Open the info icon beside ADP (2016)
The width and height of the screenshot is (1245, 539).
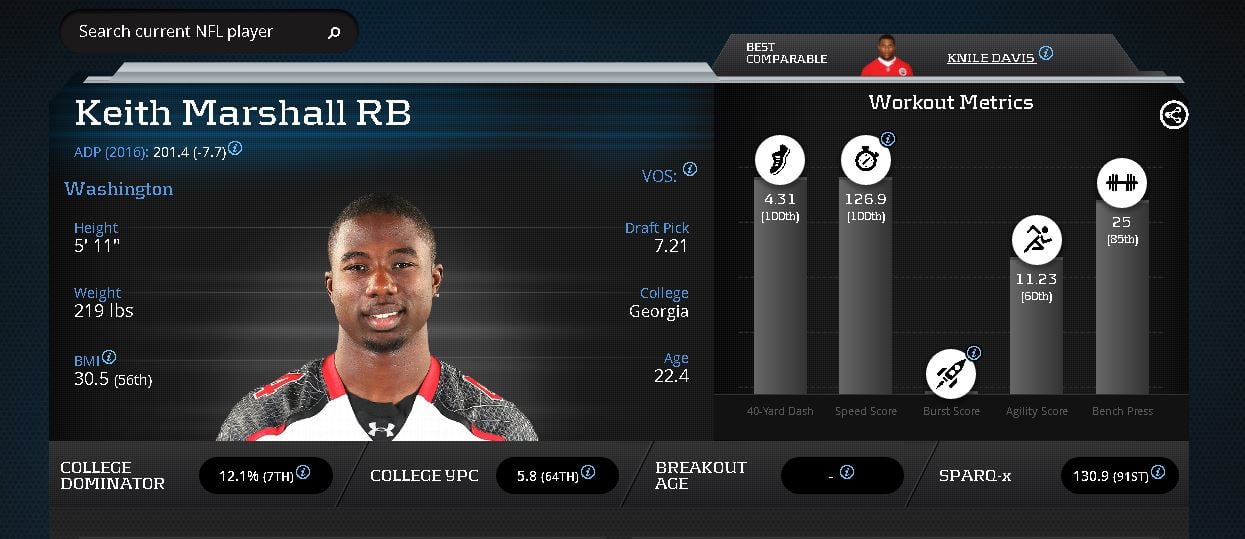tap(235, 148)
